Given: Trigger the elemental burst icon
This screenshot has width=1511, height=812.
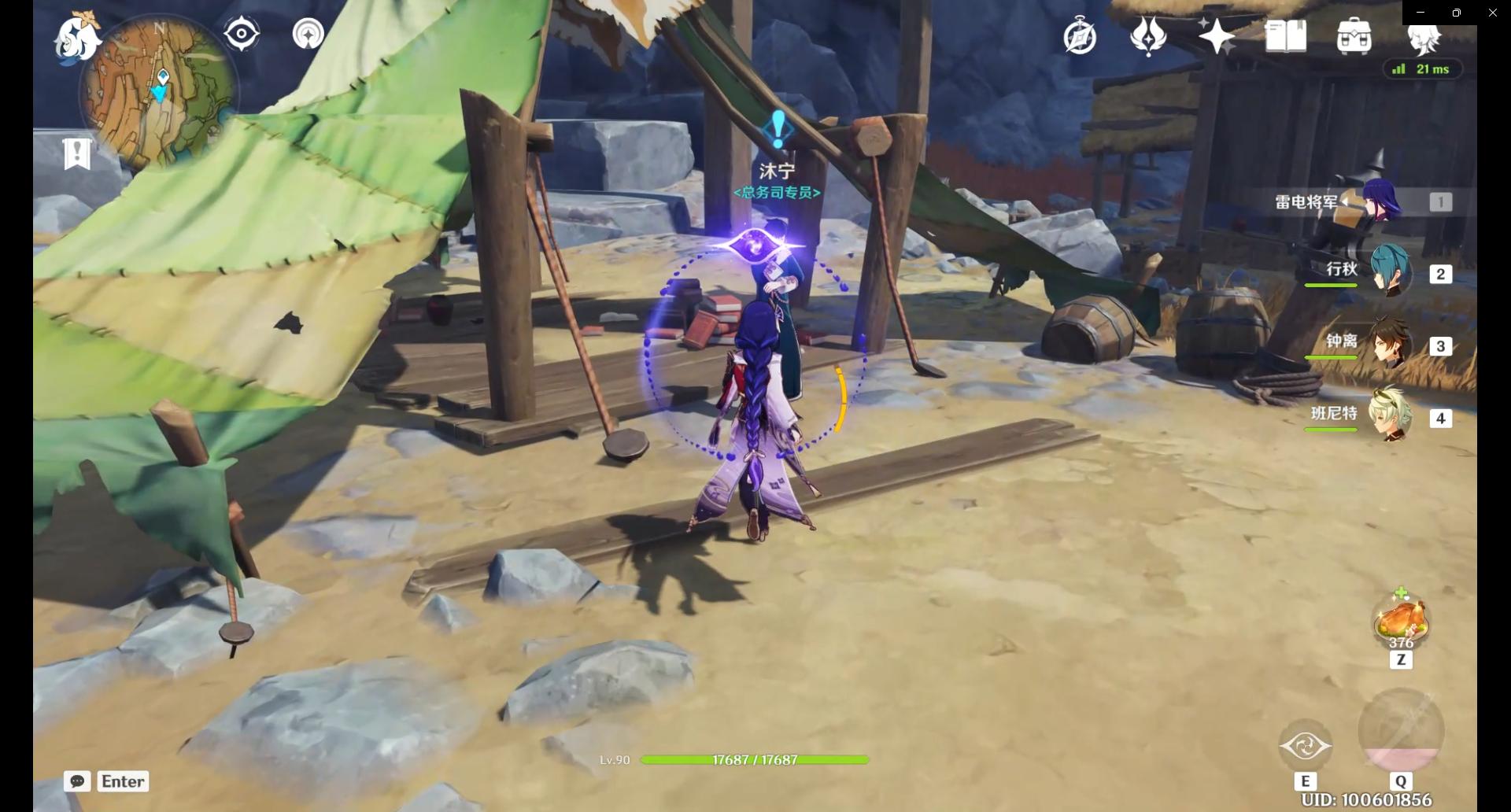Looking at the screenshot, I should click(x=1400, y=732).
